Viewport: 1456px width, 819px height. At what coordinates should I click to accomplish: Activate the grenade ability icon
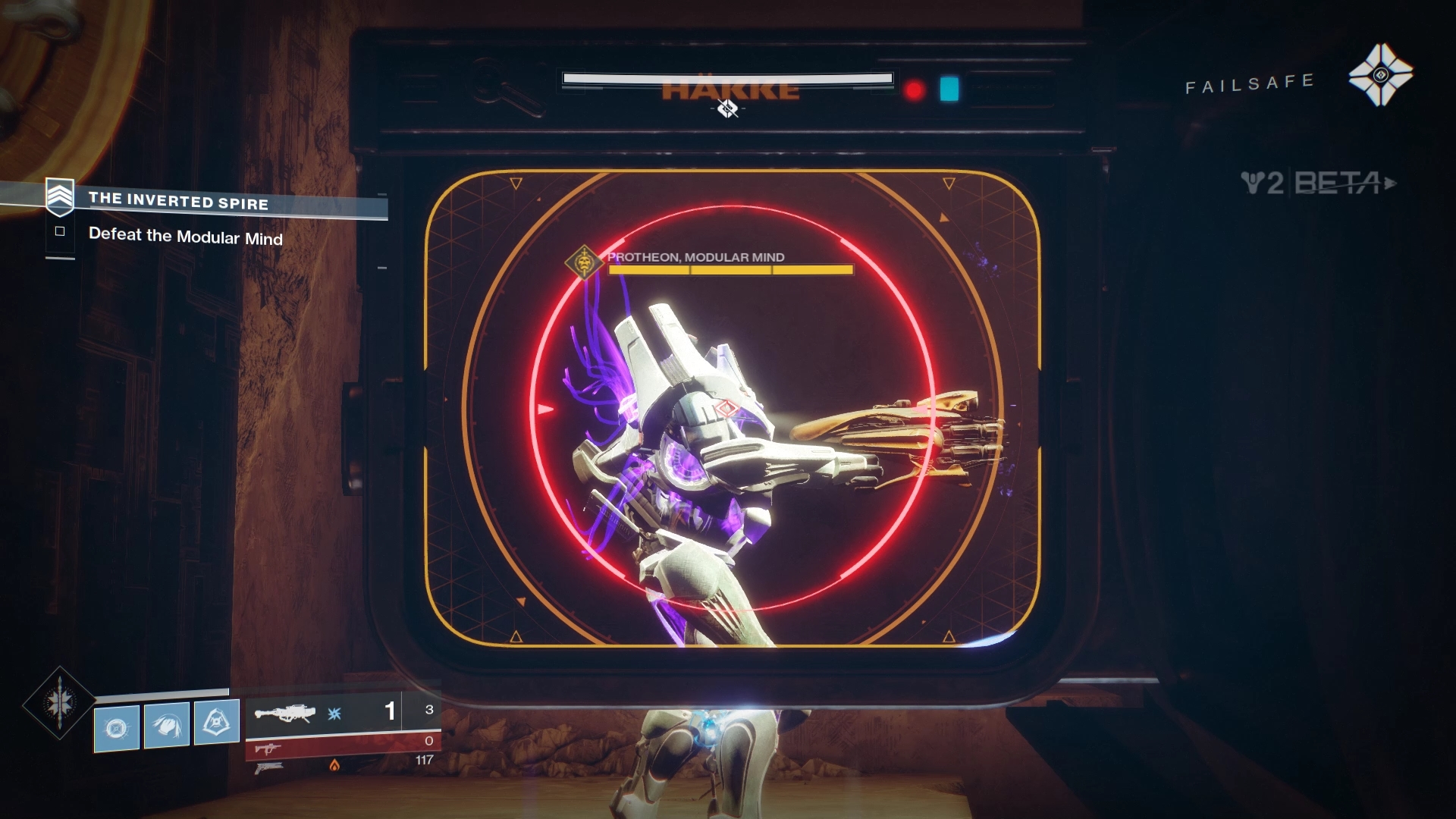point(117,729)
